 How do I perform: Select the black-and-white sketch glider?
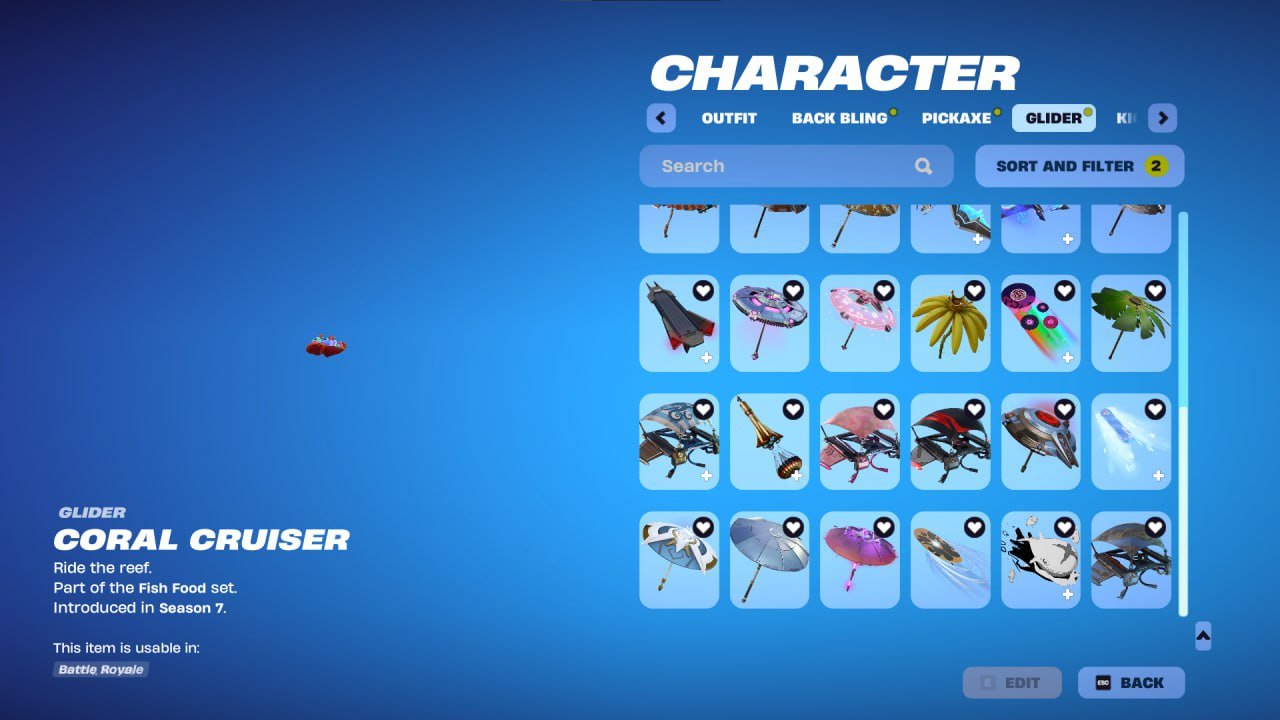click(1041, 560)
